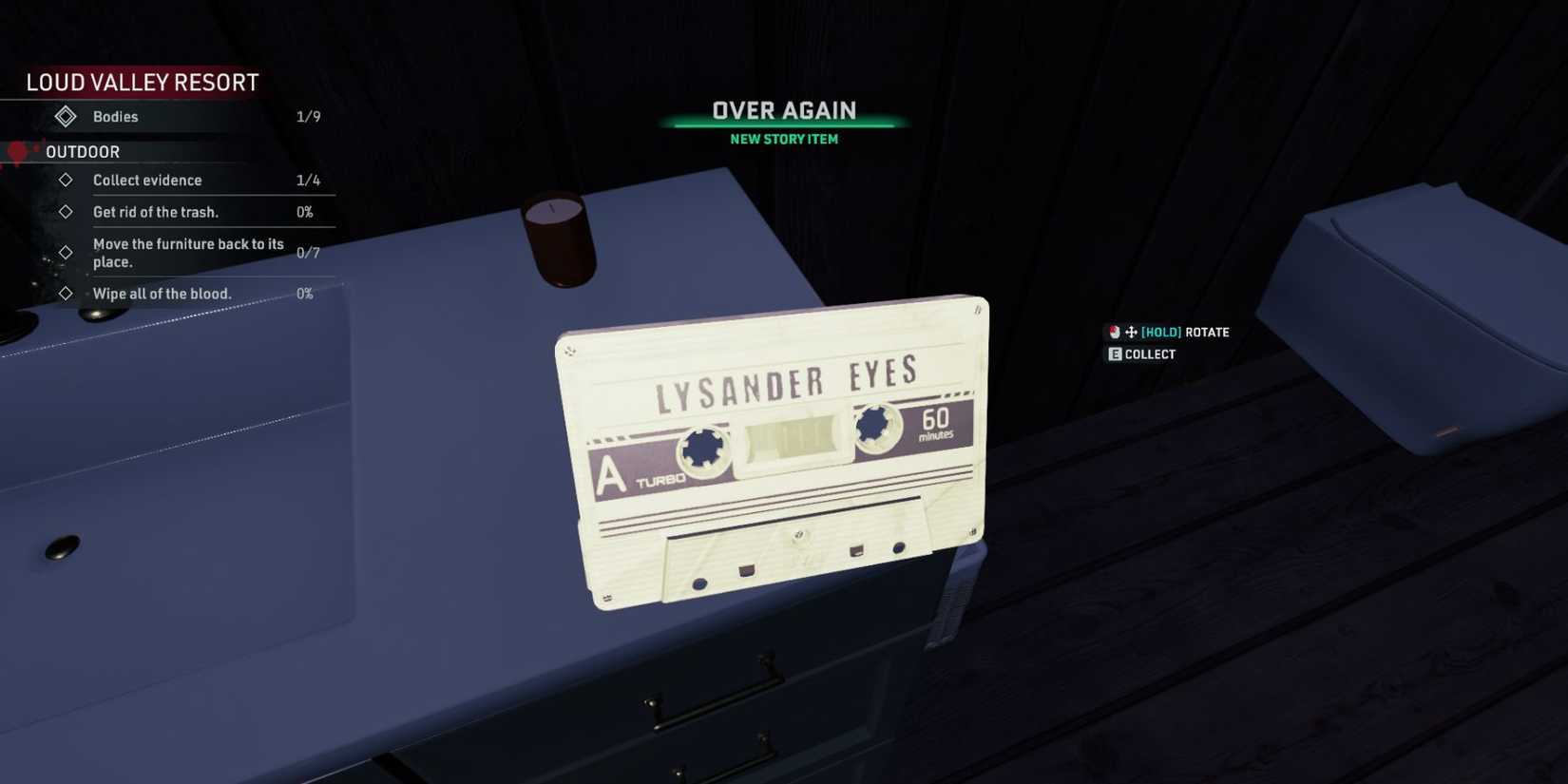The height and width of the screenshot is (784, 1568).
Task: Select the Wipe all of the blood diamond
Action: coord(65,293)
